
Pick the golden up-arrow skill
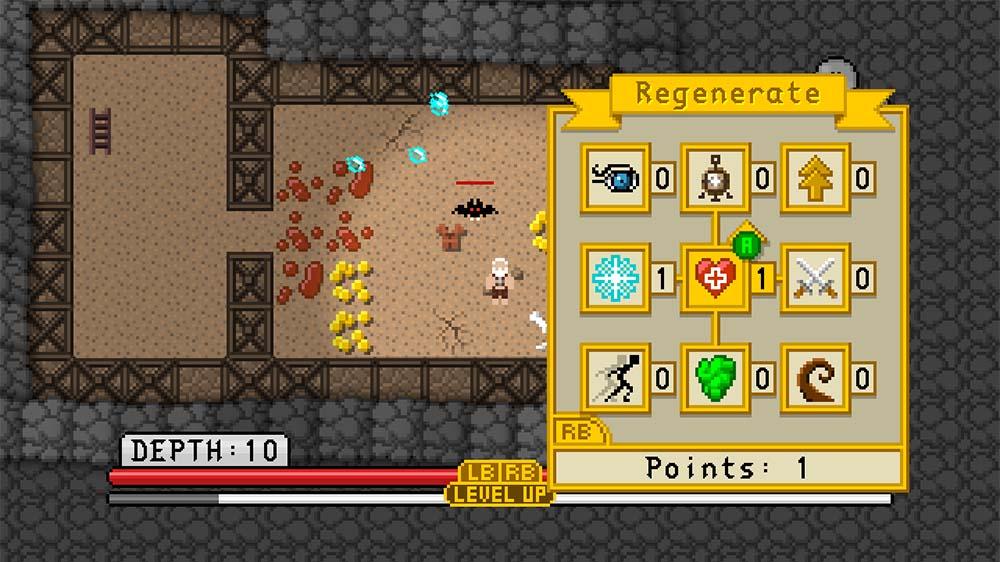[x=814, y=179]
